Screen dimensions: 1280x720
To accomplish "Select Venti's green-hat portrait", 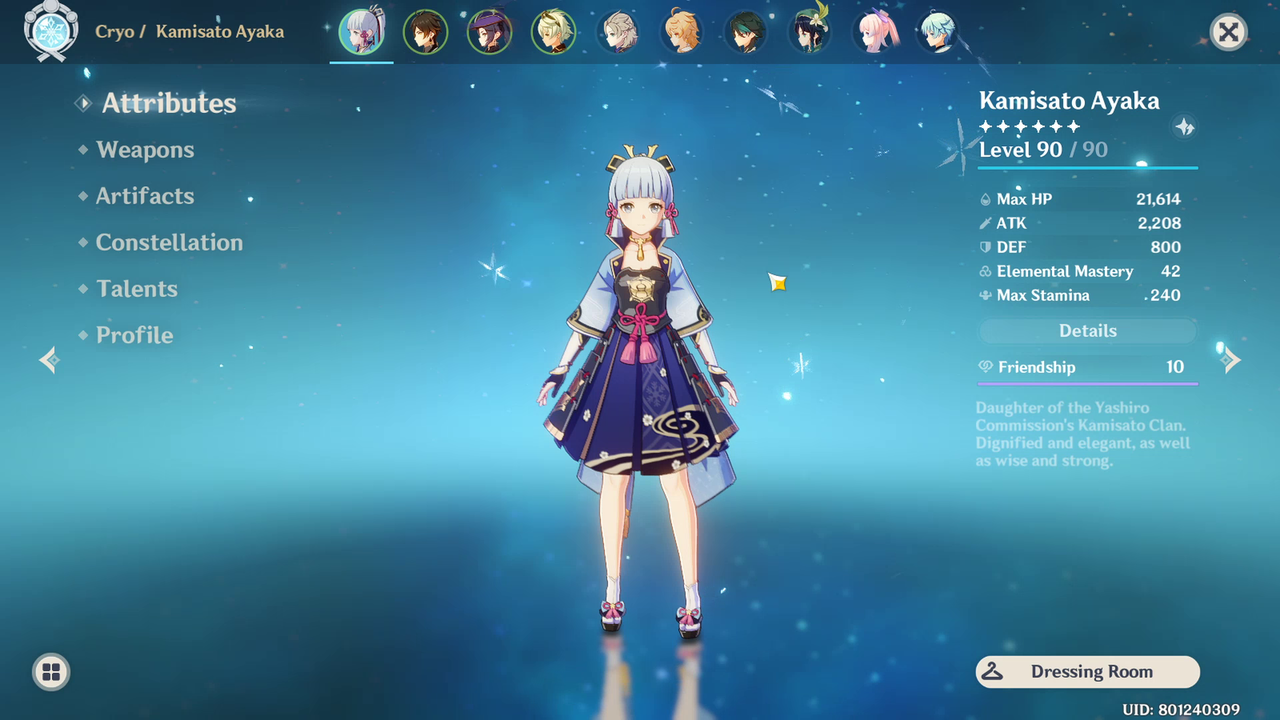I will (809, 32).
